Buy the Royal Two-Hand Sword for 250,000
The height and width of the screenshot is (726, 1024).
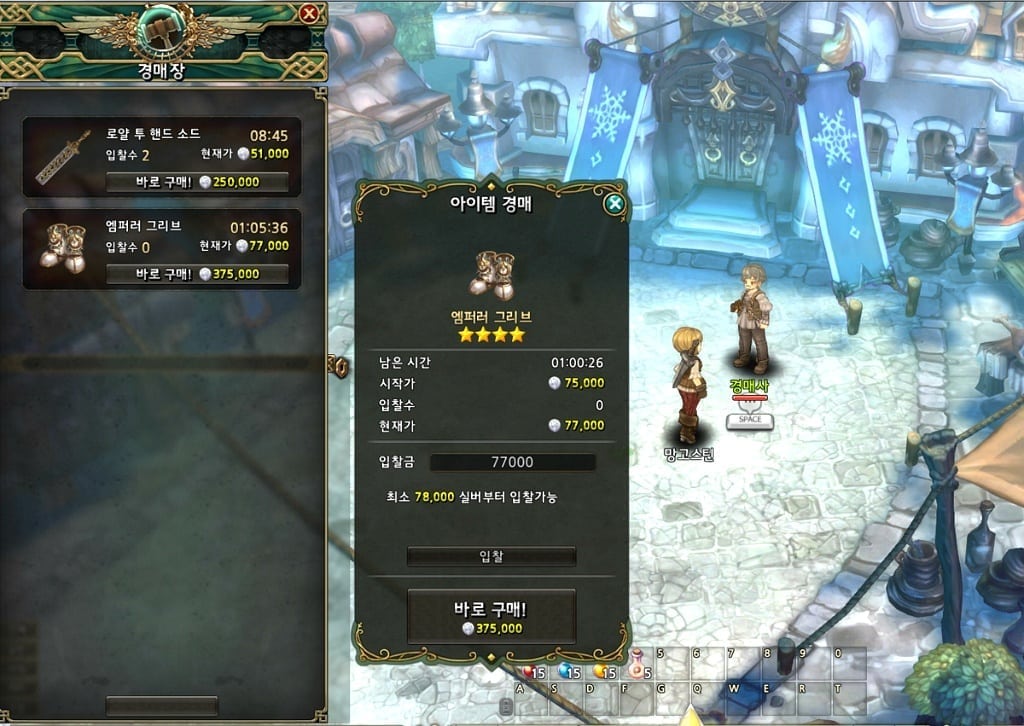pos(197,182)
